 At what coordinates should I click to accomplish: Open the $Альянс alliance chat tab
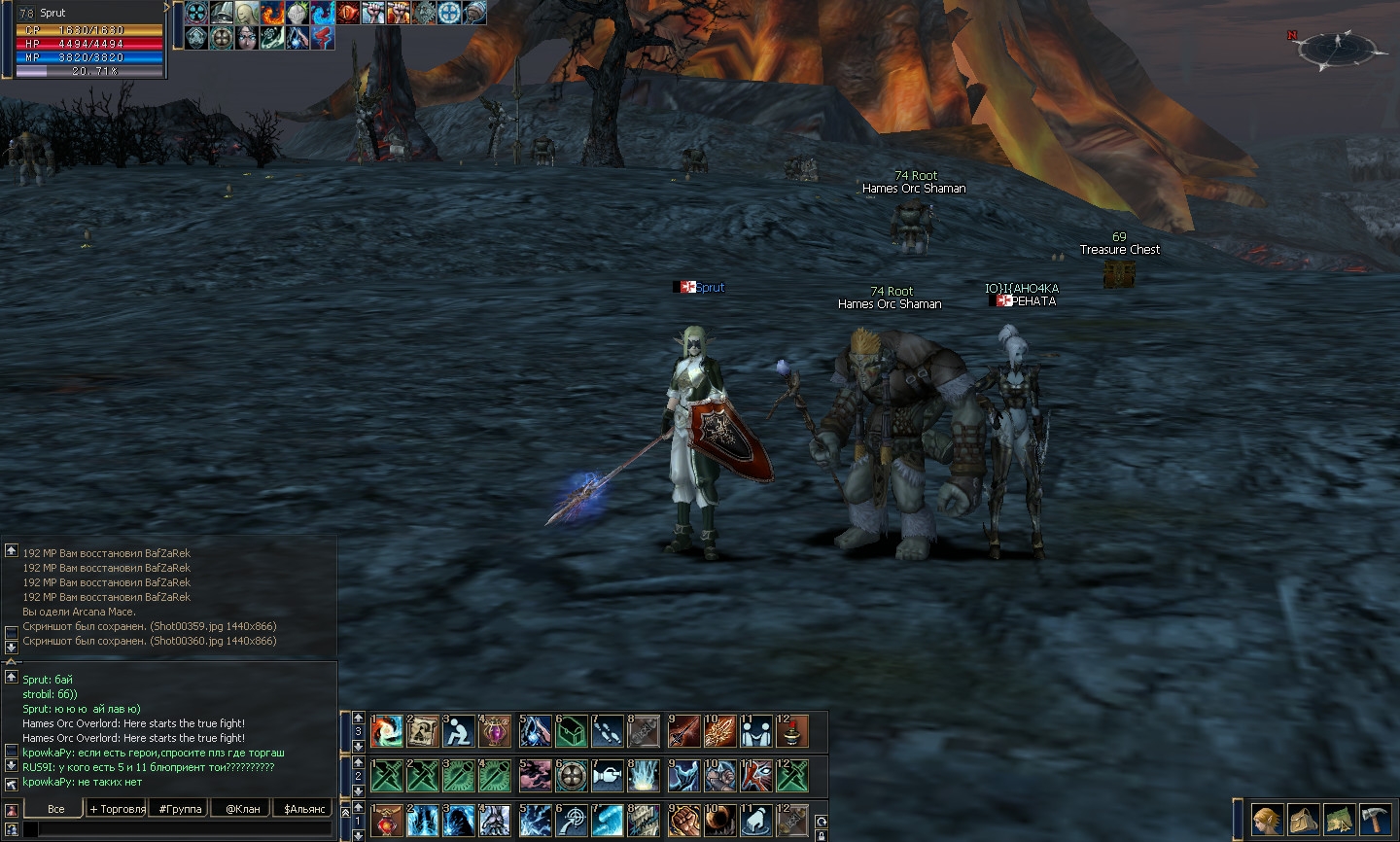pos(303,809)
